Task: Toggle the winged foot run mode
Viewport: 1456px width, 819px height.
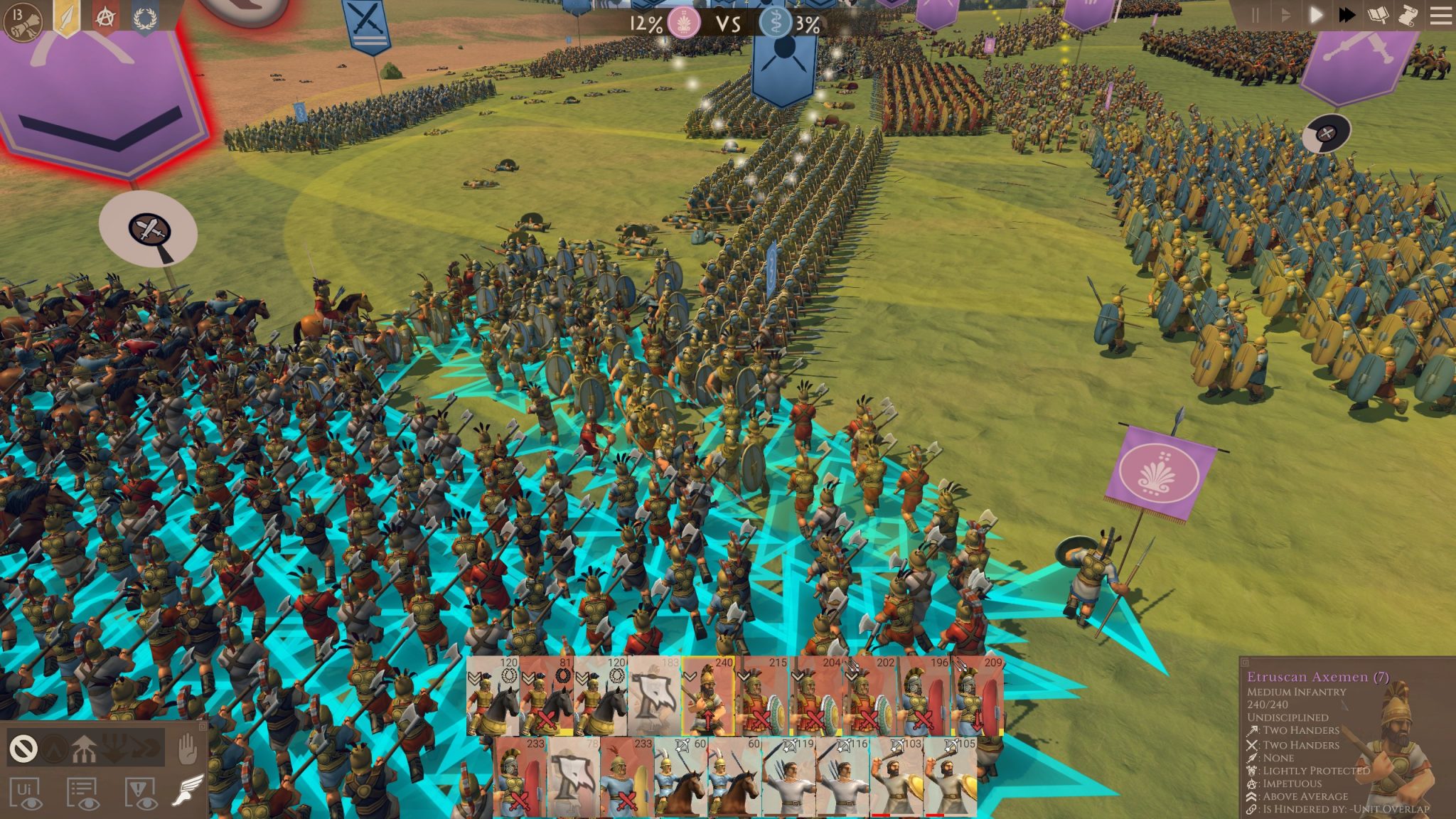Action: click(x=187, y=791)
